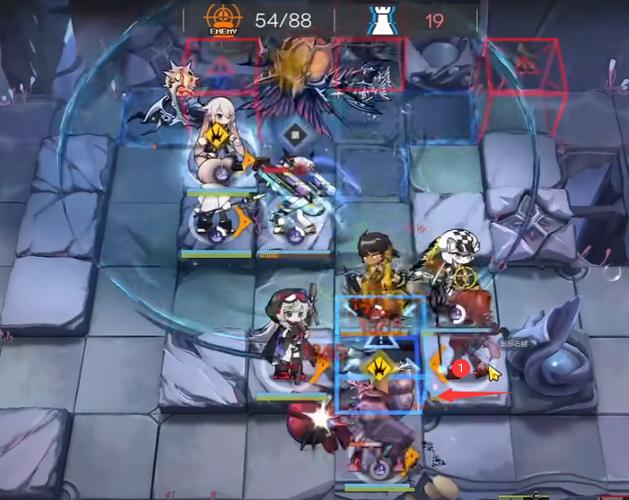629x500 pixels.
Task: Select the grey uncharged skill diamond icon
Action: coord(295,135)
